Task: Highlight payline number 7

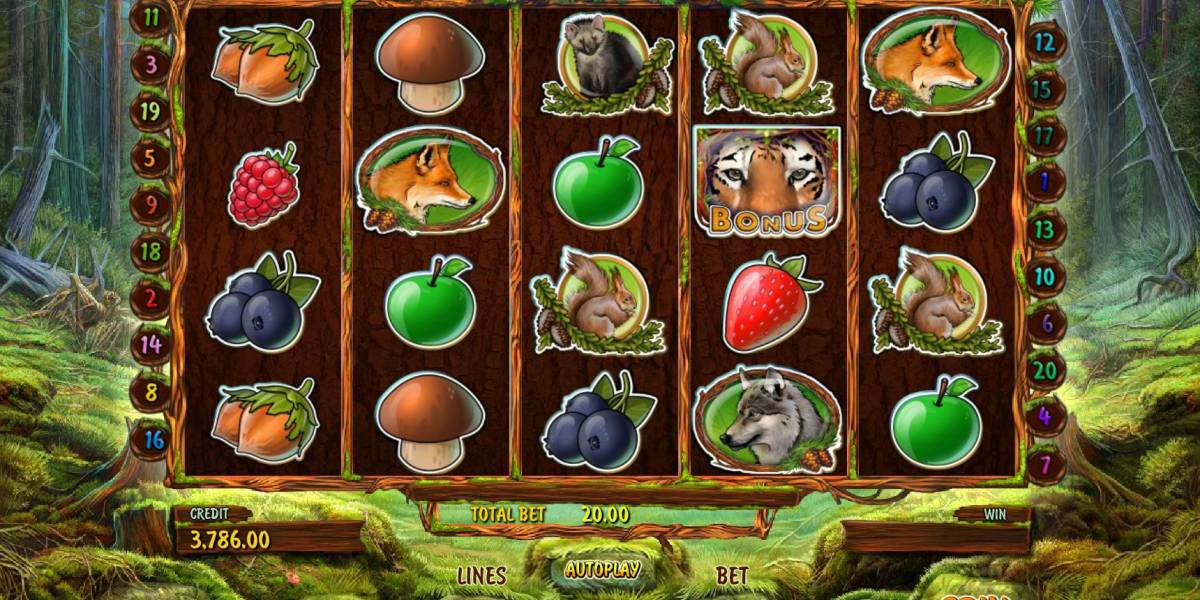Action: [x=1045, y=465]
